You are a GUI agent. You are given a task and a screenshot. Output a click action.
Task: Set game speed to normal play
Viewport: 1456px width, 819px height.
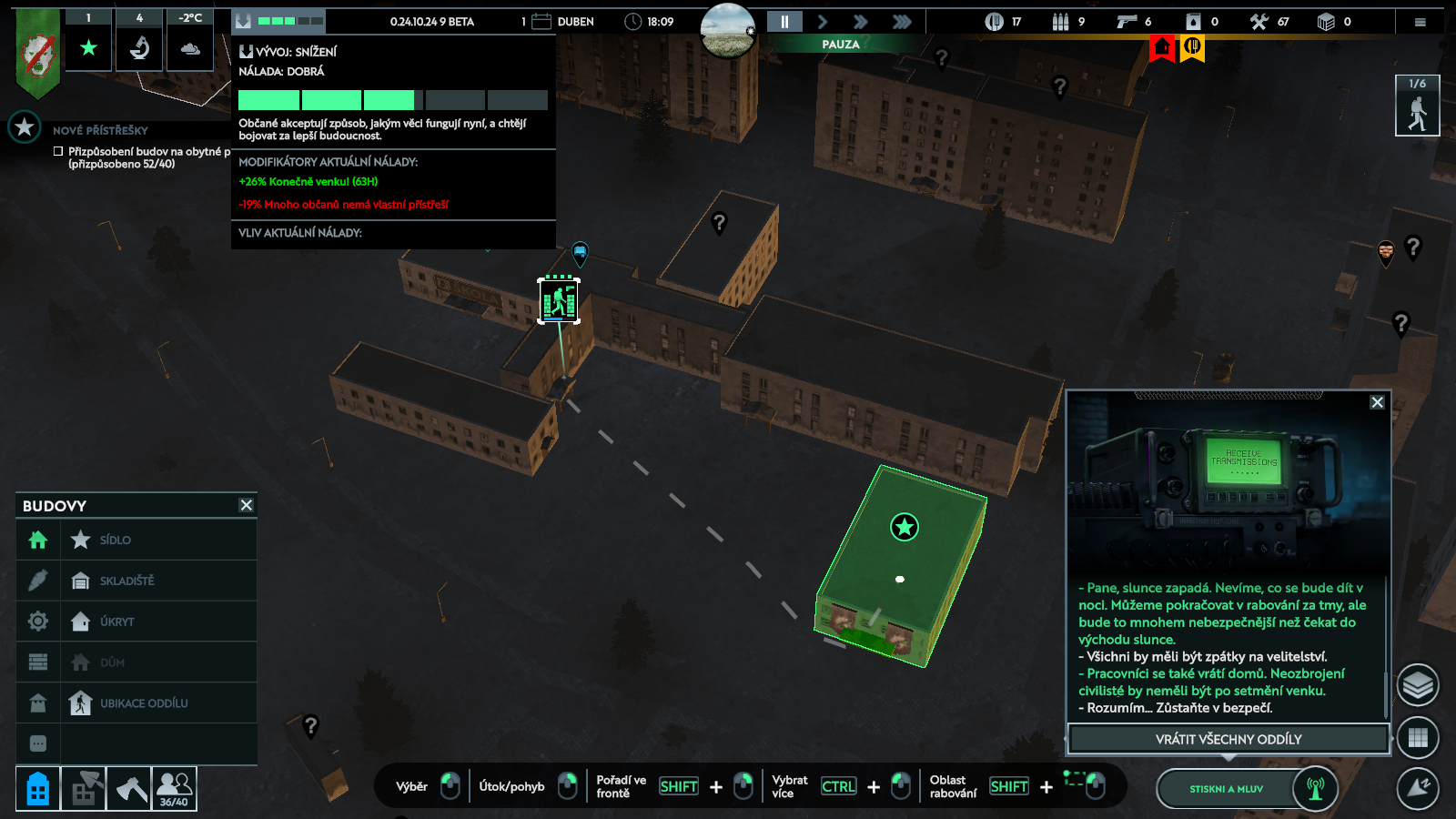tap(823, 22)
